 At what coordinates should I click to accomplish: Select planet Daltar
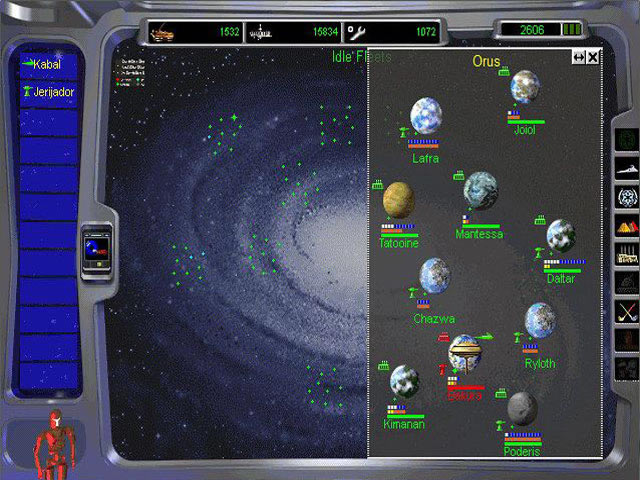[561, 235]
